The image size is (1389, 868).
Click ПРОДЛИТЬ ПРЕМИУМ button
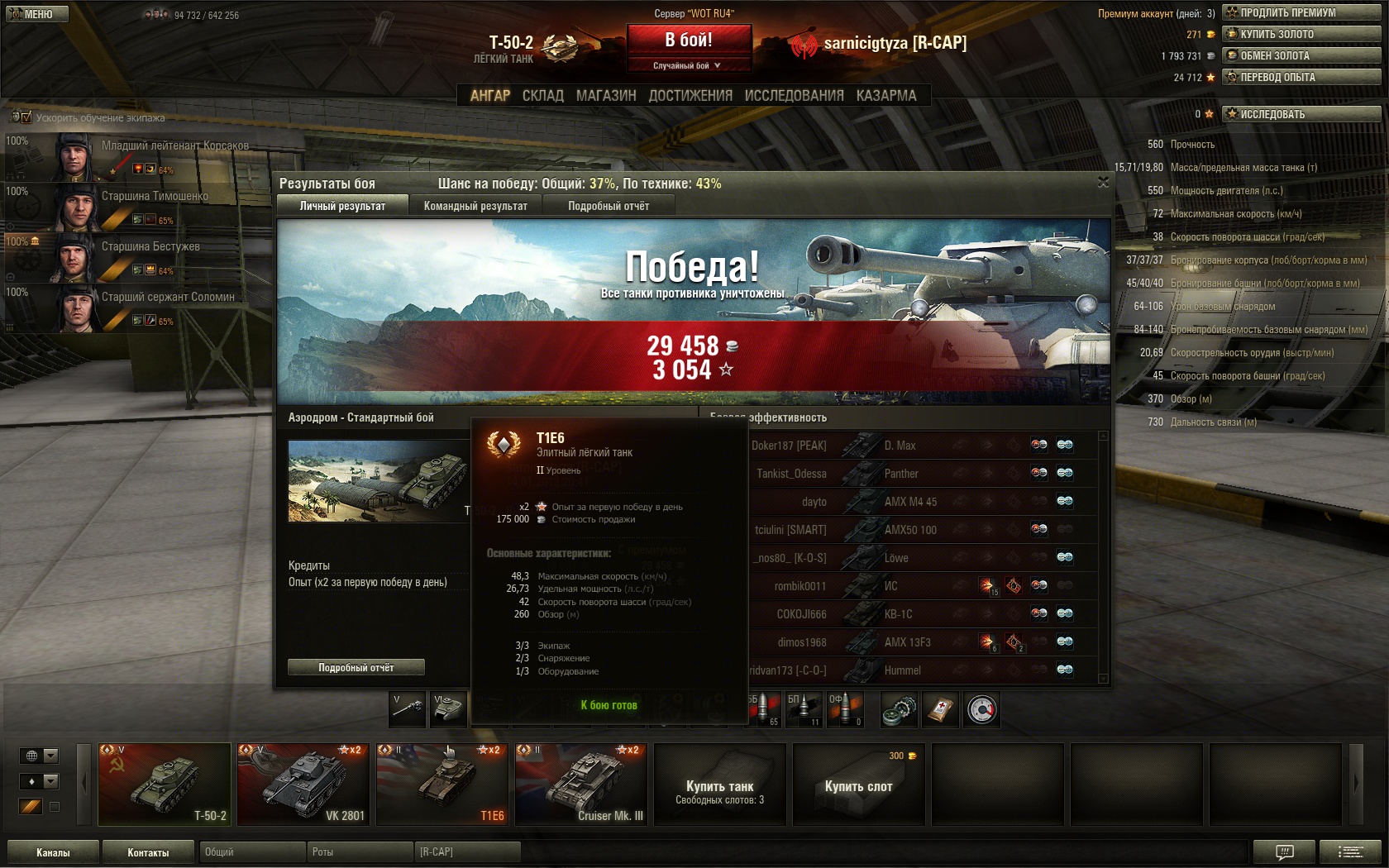pyautogui.click(x=1301, y=12)
